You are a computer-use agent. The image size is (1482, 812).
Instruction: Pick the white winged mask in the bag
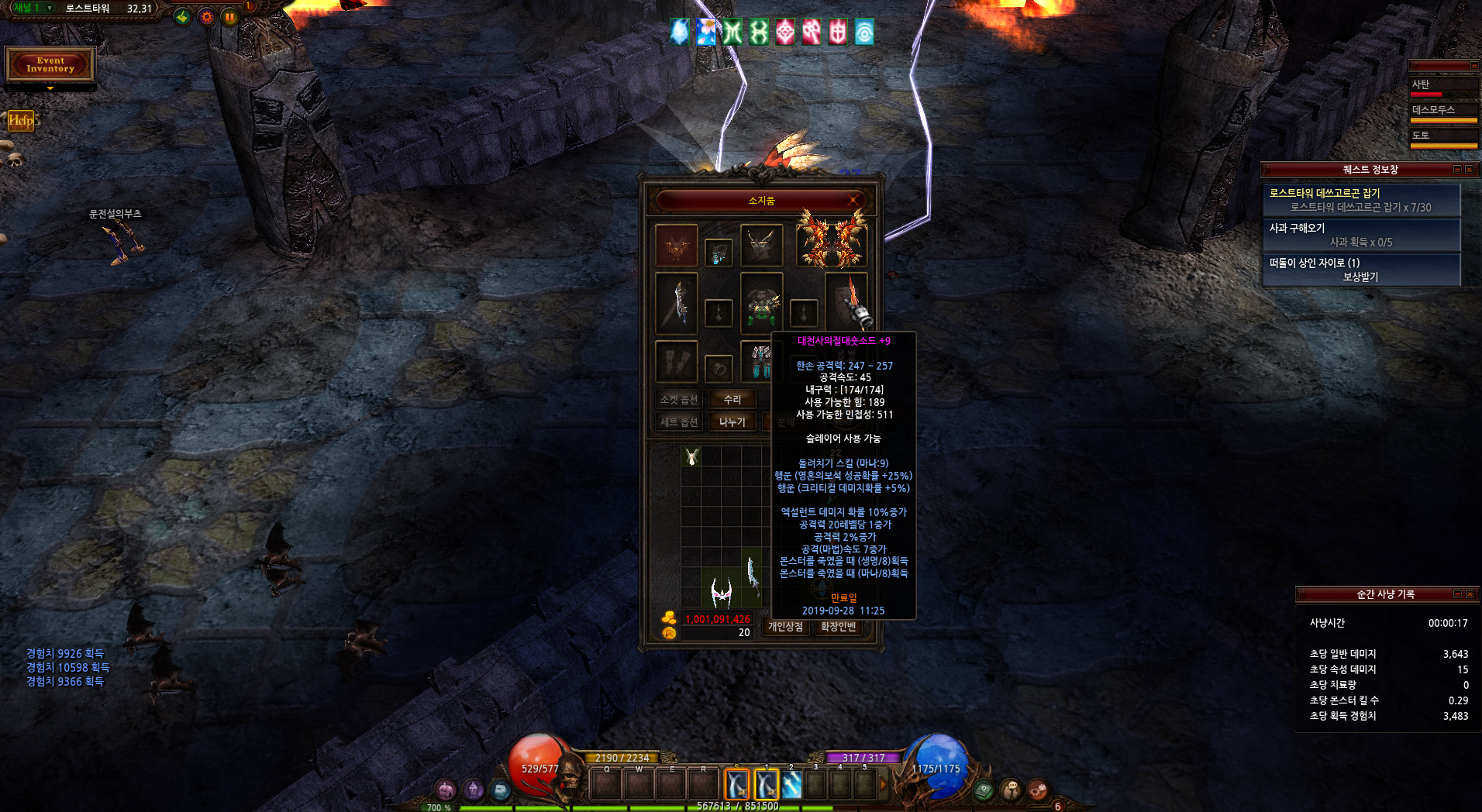tap(721, 593)
